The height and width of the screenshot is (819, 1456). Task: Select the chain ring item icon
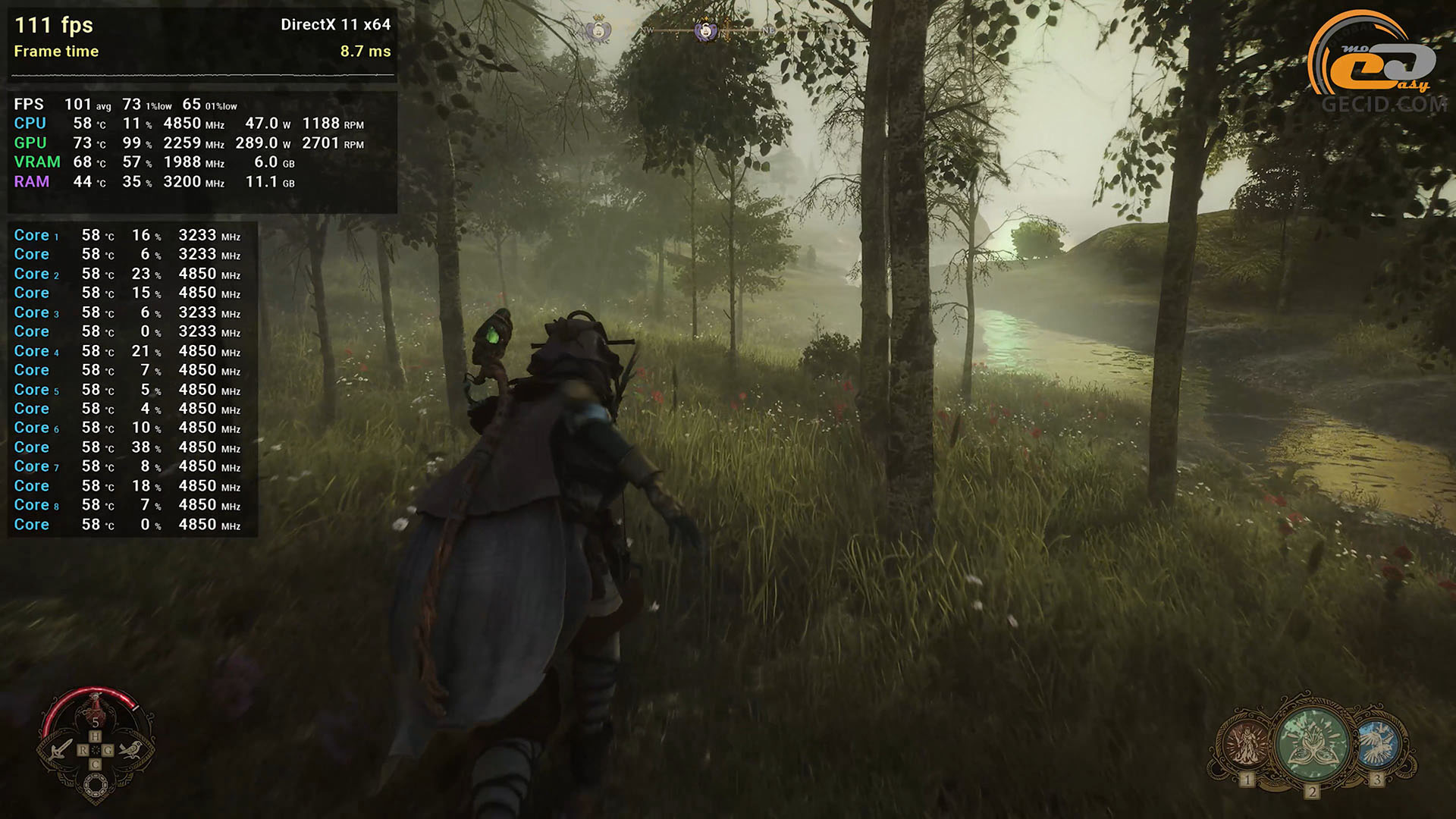(x=96, y=786)
